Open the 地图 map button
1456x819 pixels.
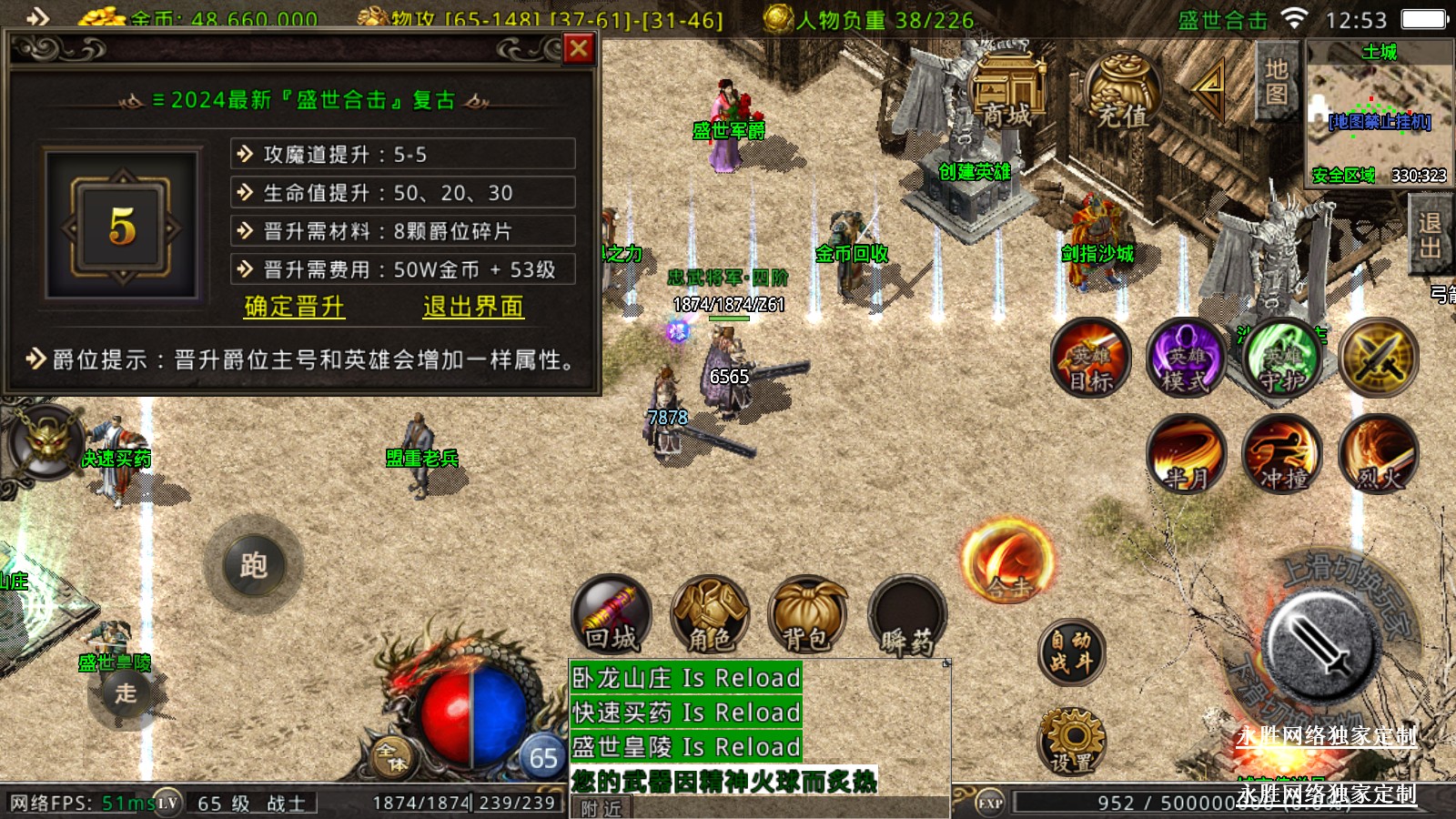[x=1276, y=82]
